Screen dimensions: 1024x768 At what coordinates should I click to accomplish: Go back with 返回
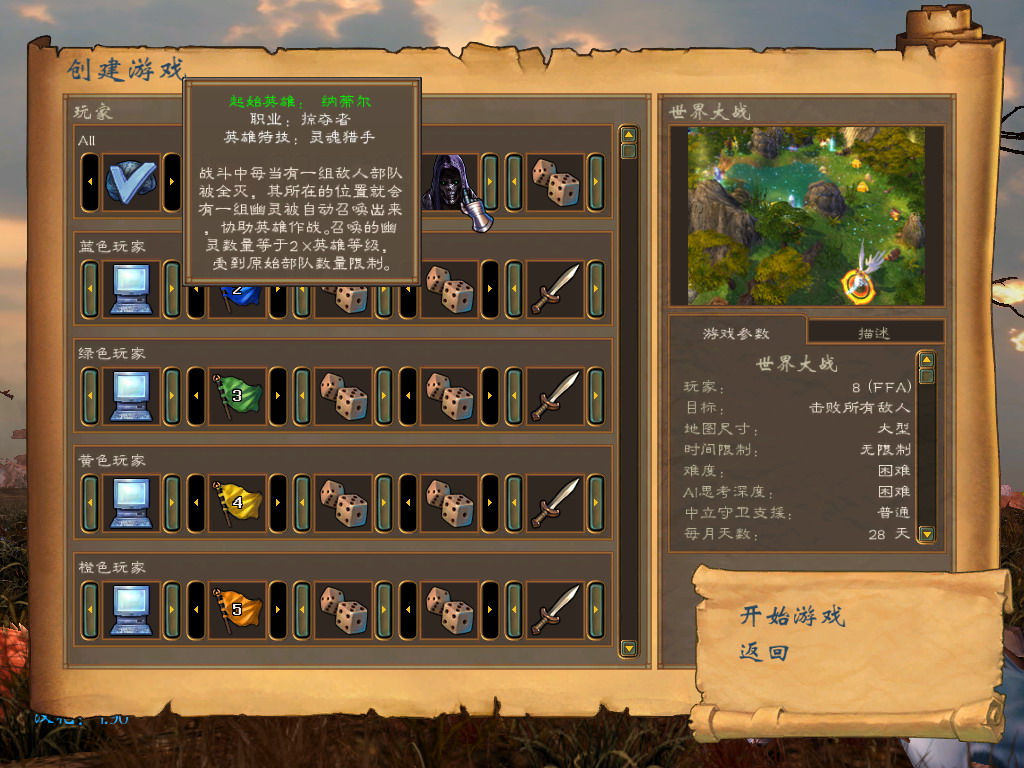point(765,653)
